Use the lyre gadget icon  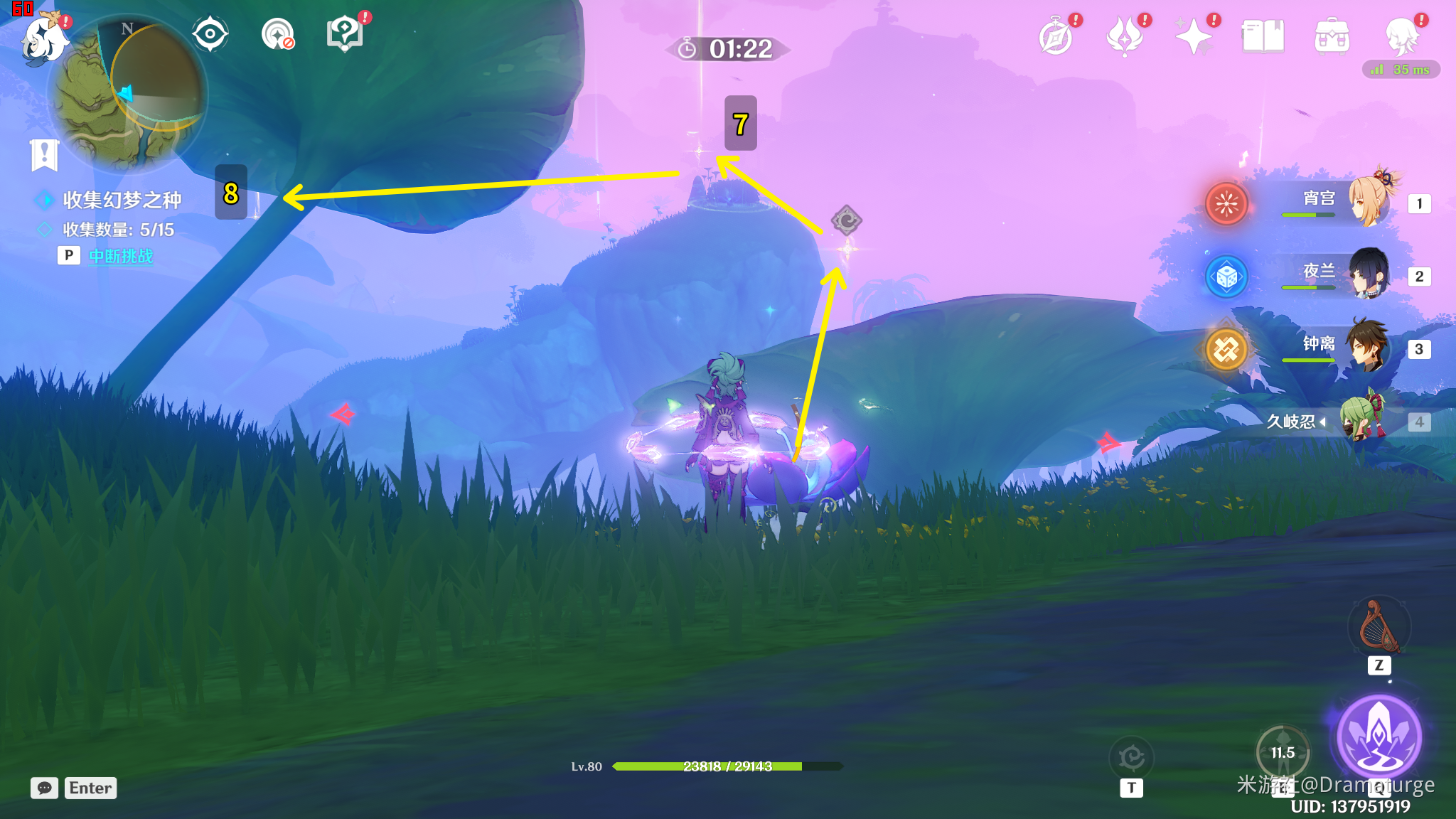coord(1379,627)
